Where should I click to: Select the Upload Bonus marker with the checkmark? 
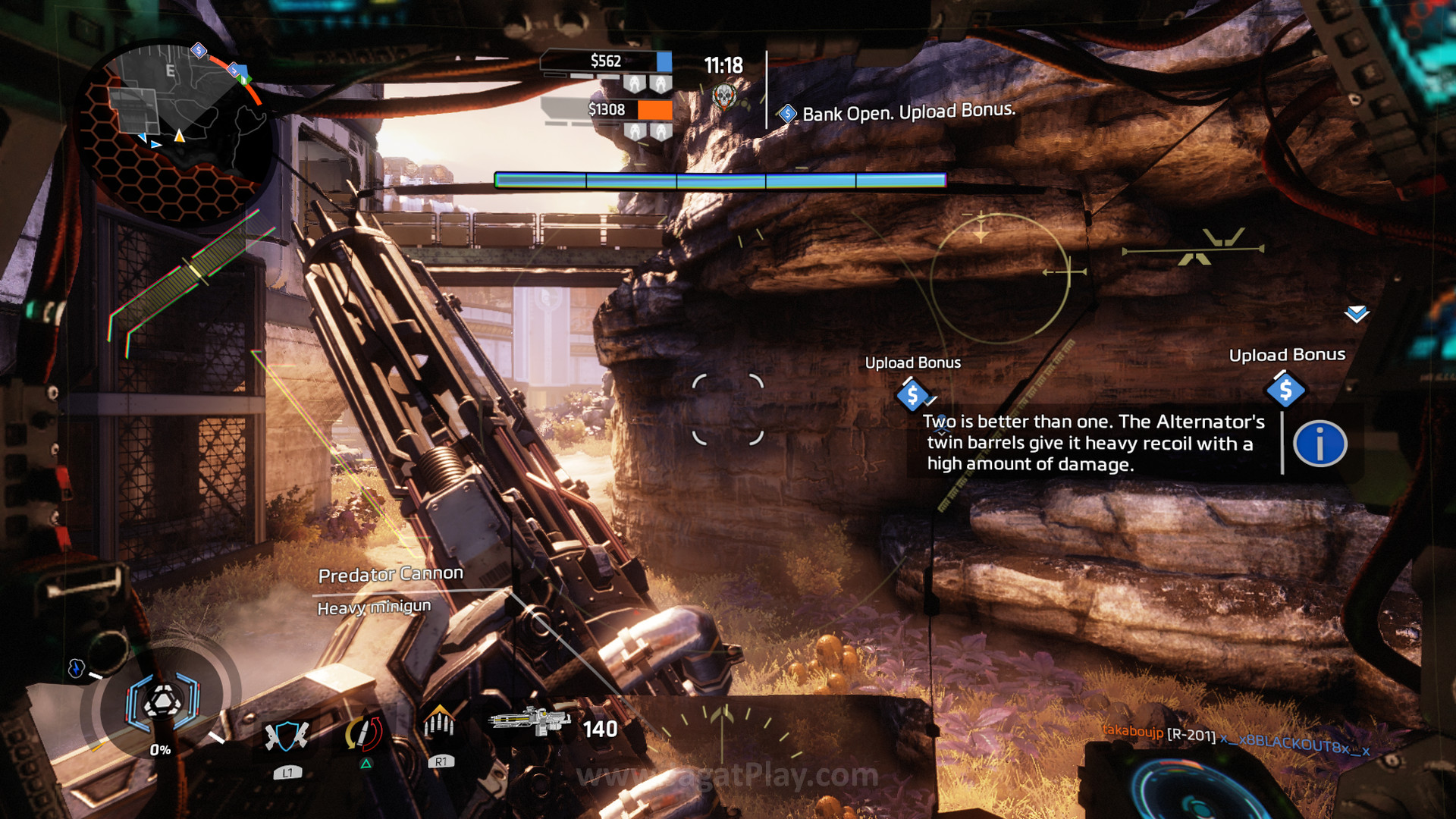(x=912, y=395)
